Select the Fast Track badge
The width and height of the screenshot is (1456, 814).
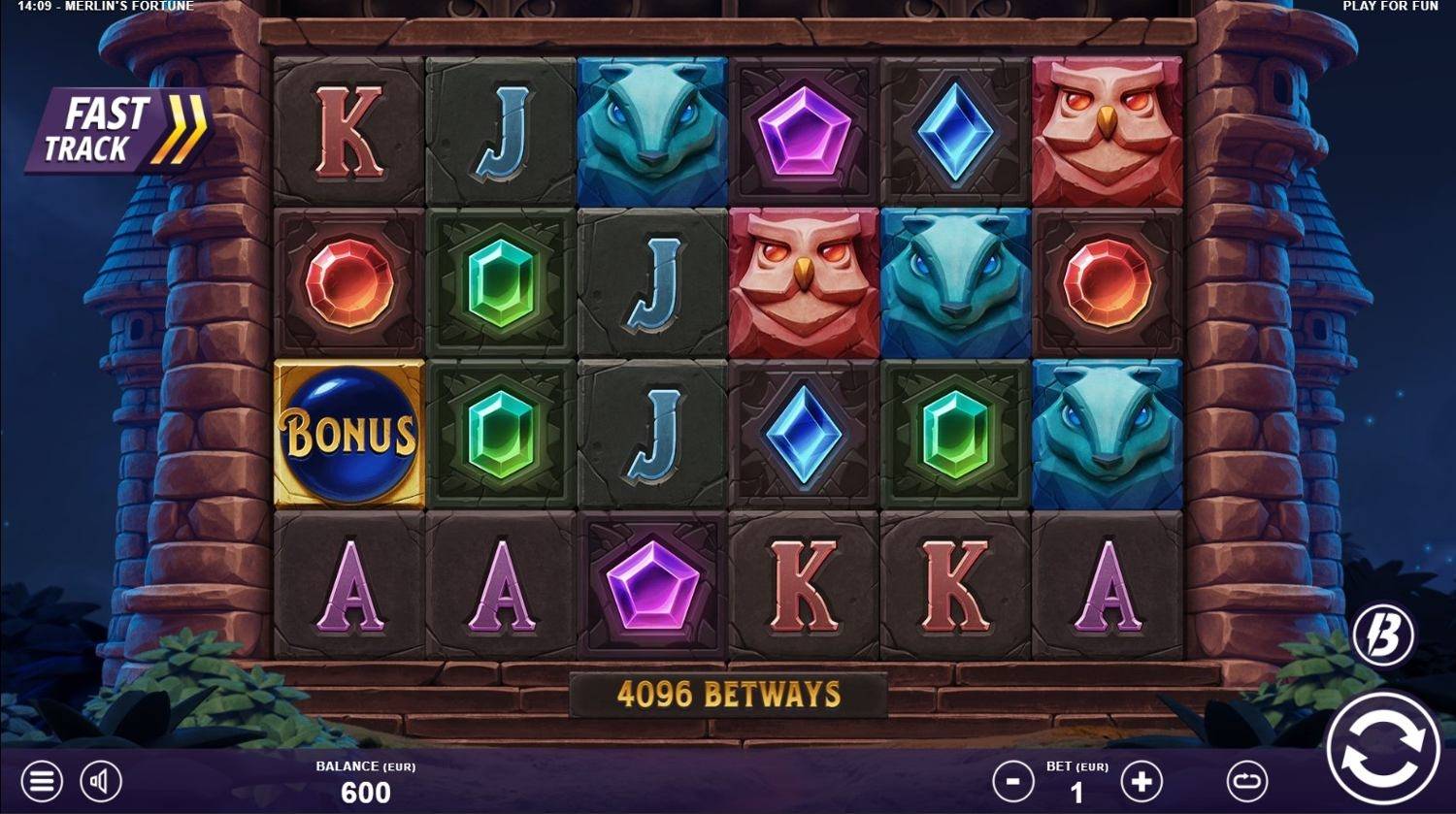pyautogui.click(x=115, y=124)
